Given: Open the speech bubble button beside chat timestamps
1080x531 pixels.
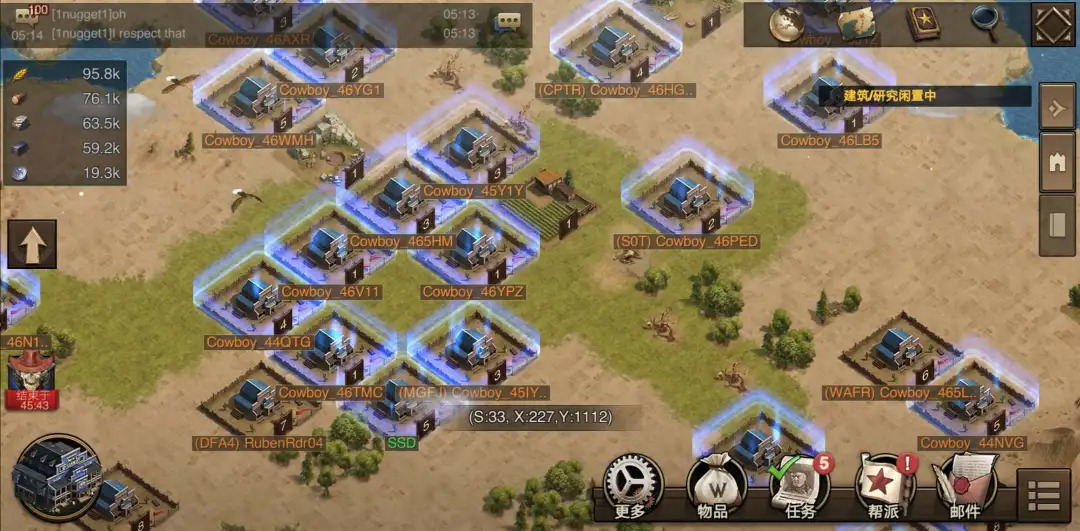Looking at the screenshot, I should (508, 22).
